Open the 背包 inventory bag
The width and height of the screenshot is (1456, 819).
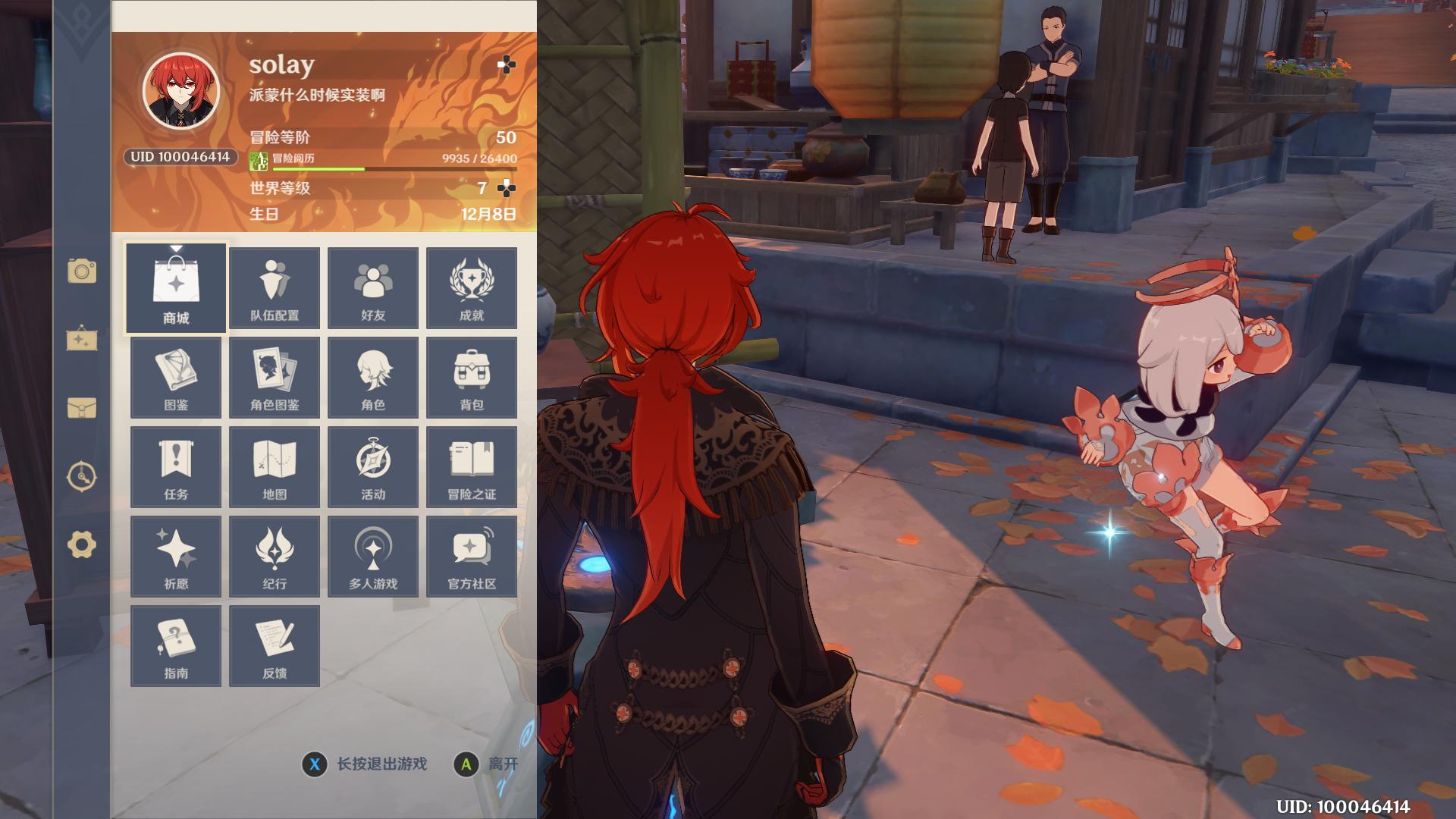pyautogui.click(x=472, y=378)
